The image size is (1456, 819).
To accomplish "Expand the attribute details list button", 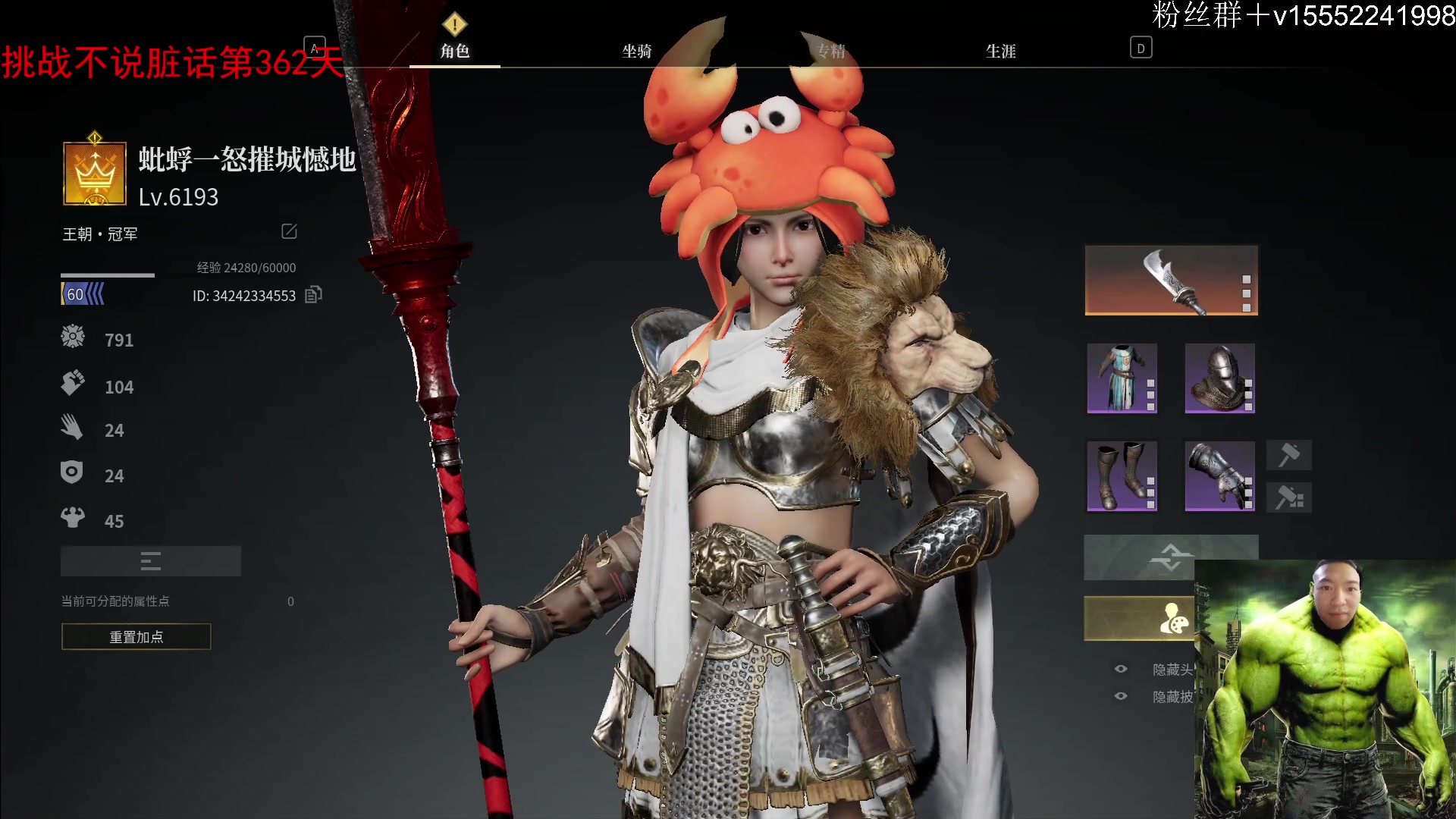I will click(151, 561).
